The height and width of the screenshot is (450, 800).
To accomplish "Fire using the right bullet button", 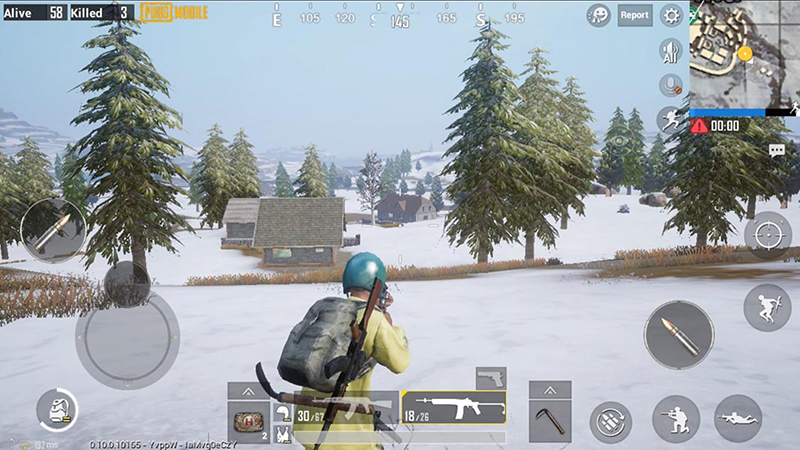I will pos(678,335).
